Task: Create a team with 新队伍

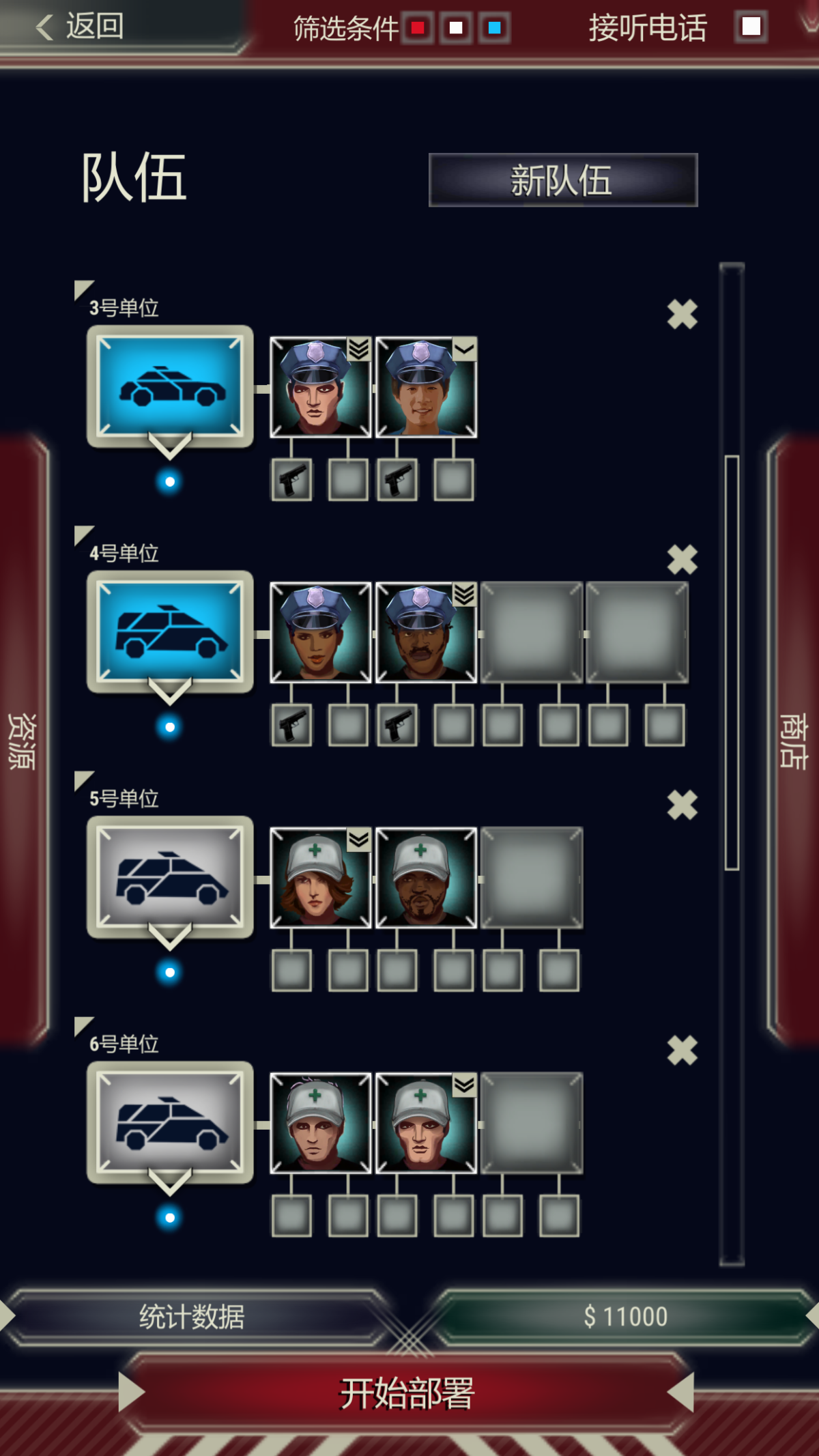Action: [x=562, y=180]
